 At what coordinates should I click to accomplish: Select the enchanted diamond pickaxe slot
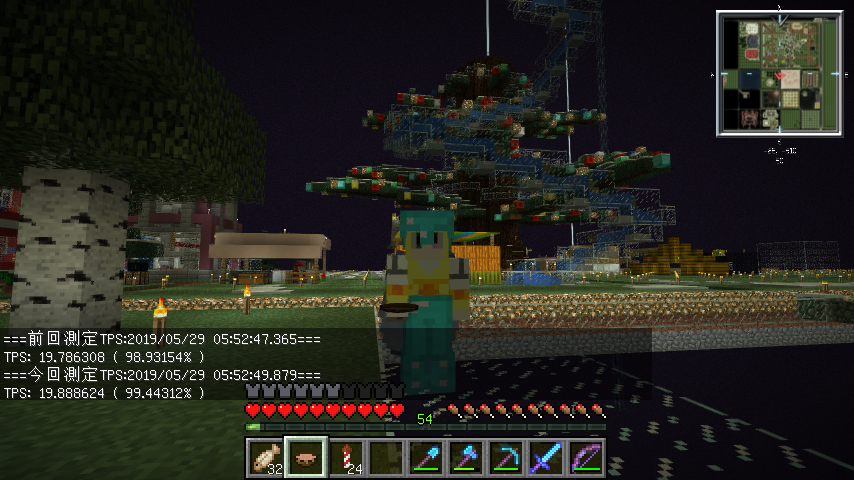[505, 458]
